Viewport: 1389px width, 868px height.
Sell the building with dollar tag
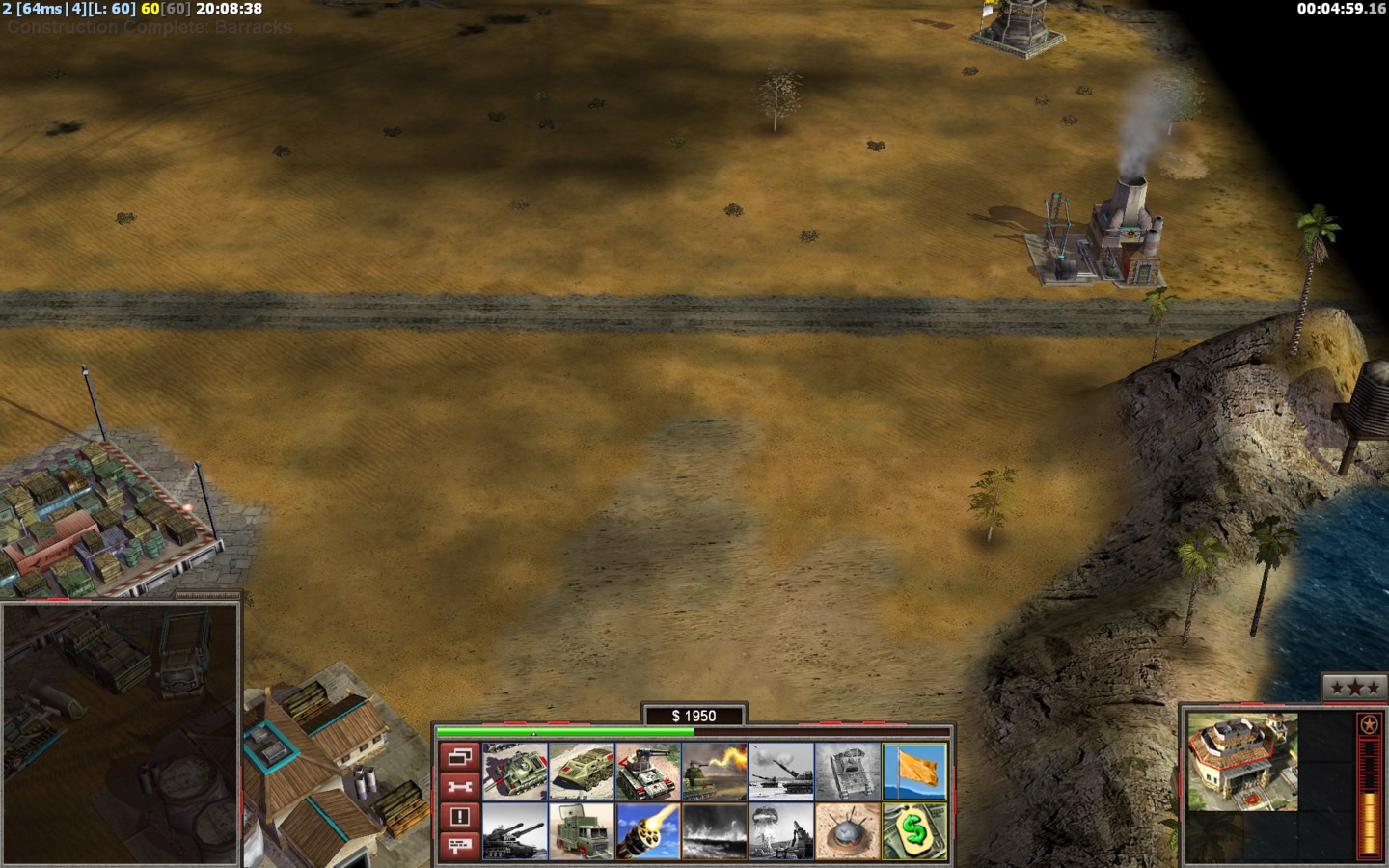point(914,831)
